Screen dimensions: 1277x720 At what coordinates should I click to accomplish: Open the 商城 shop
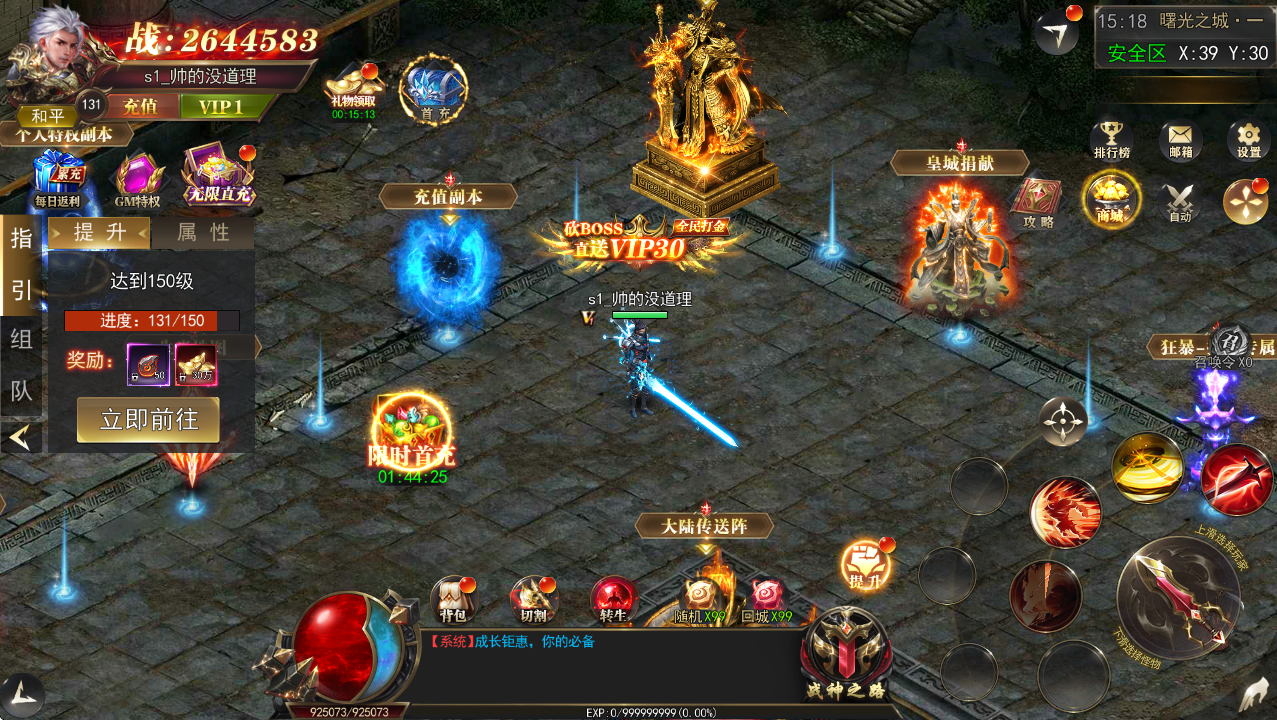pyautogui.click(x=1110, y=198)
